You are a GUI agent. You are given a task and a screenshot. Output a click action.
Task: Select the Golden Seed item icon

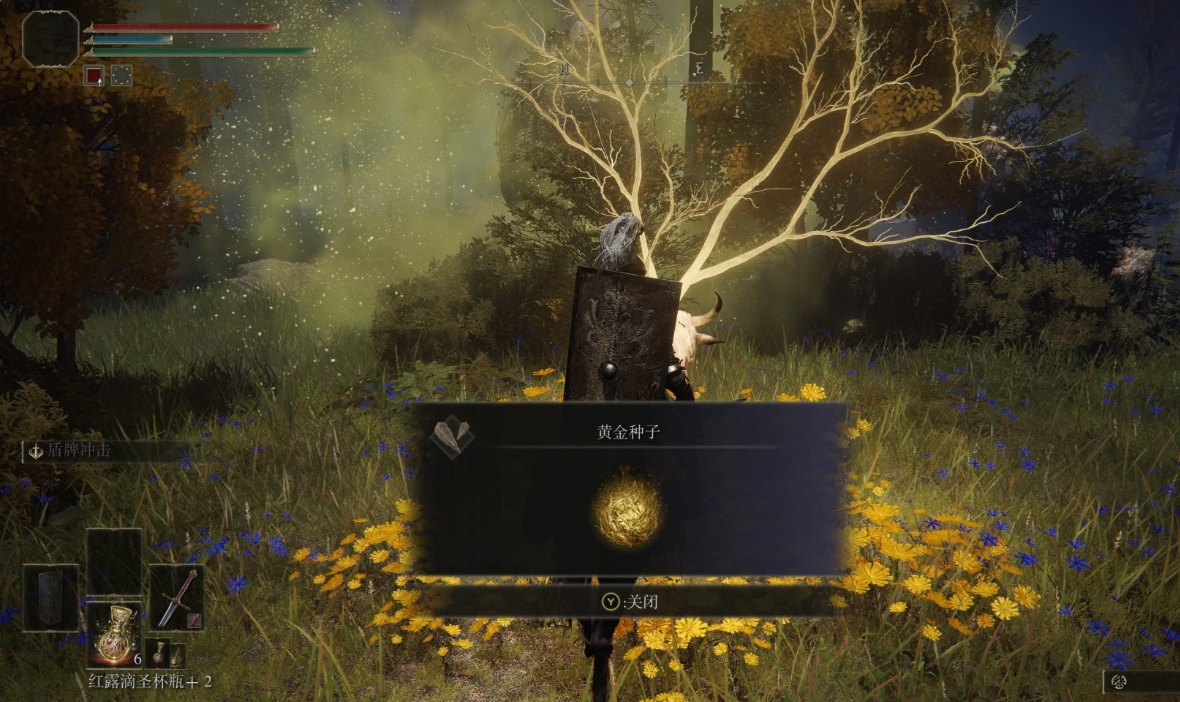click(x=627, y=509)
